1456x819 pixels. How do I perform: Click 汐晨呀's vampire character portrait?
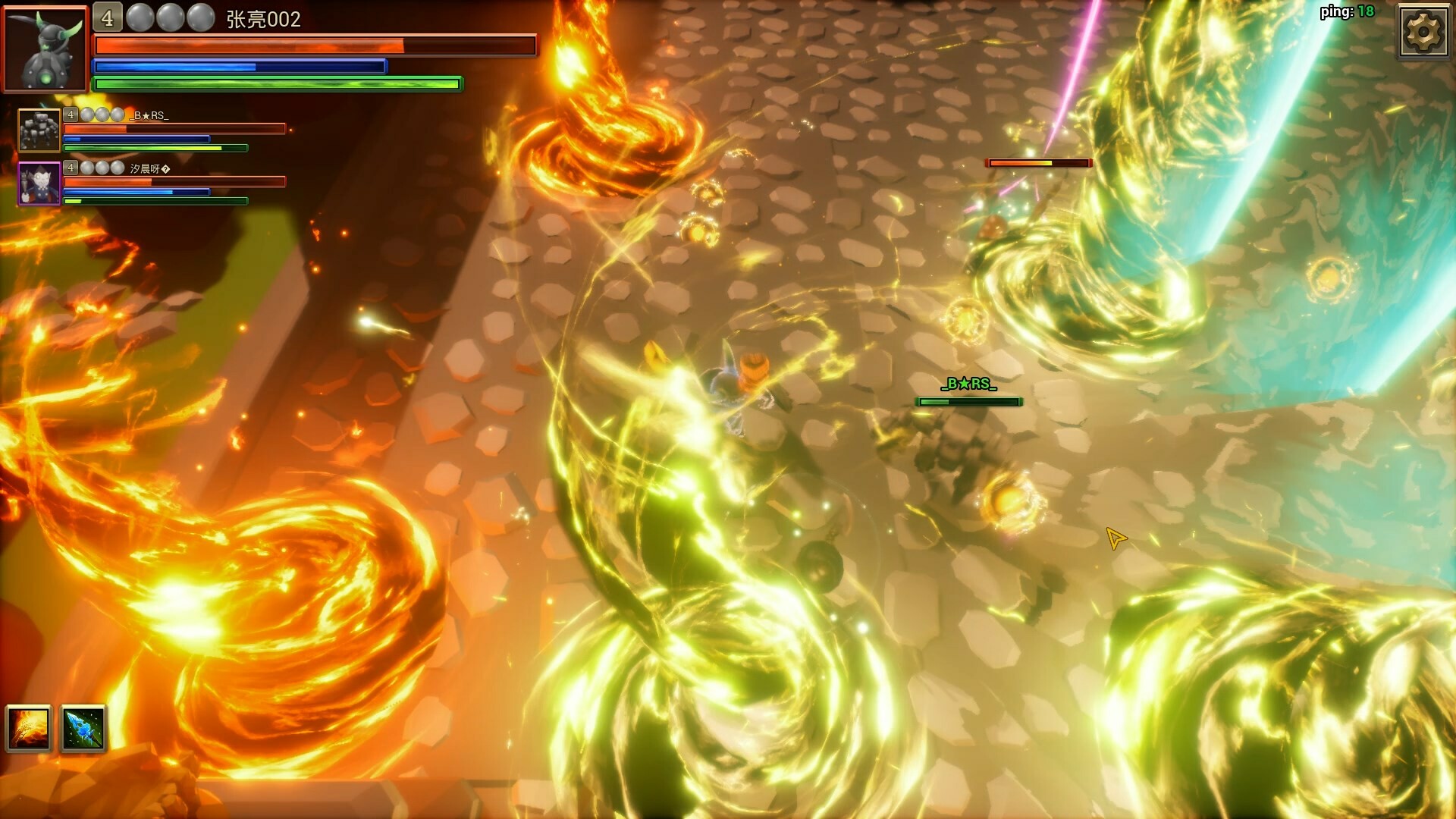[x=39, y=184]
